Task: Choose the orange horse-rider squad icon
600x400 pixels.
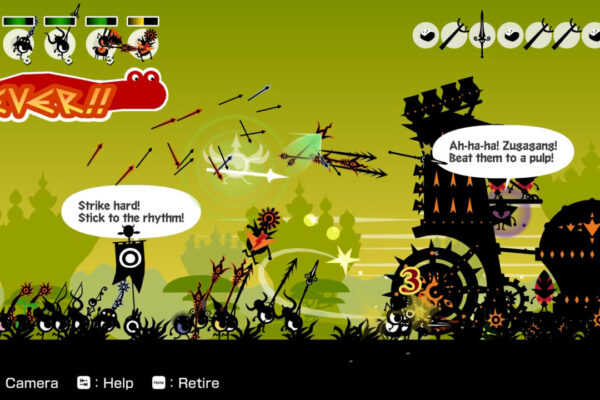Action: pyautogui.click(x=102, y=42)
